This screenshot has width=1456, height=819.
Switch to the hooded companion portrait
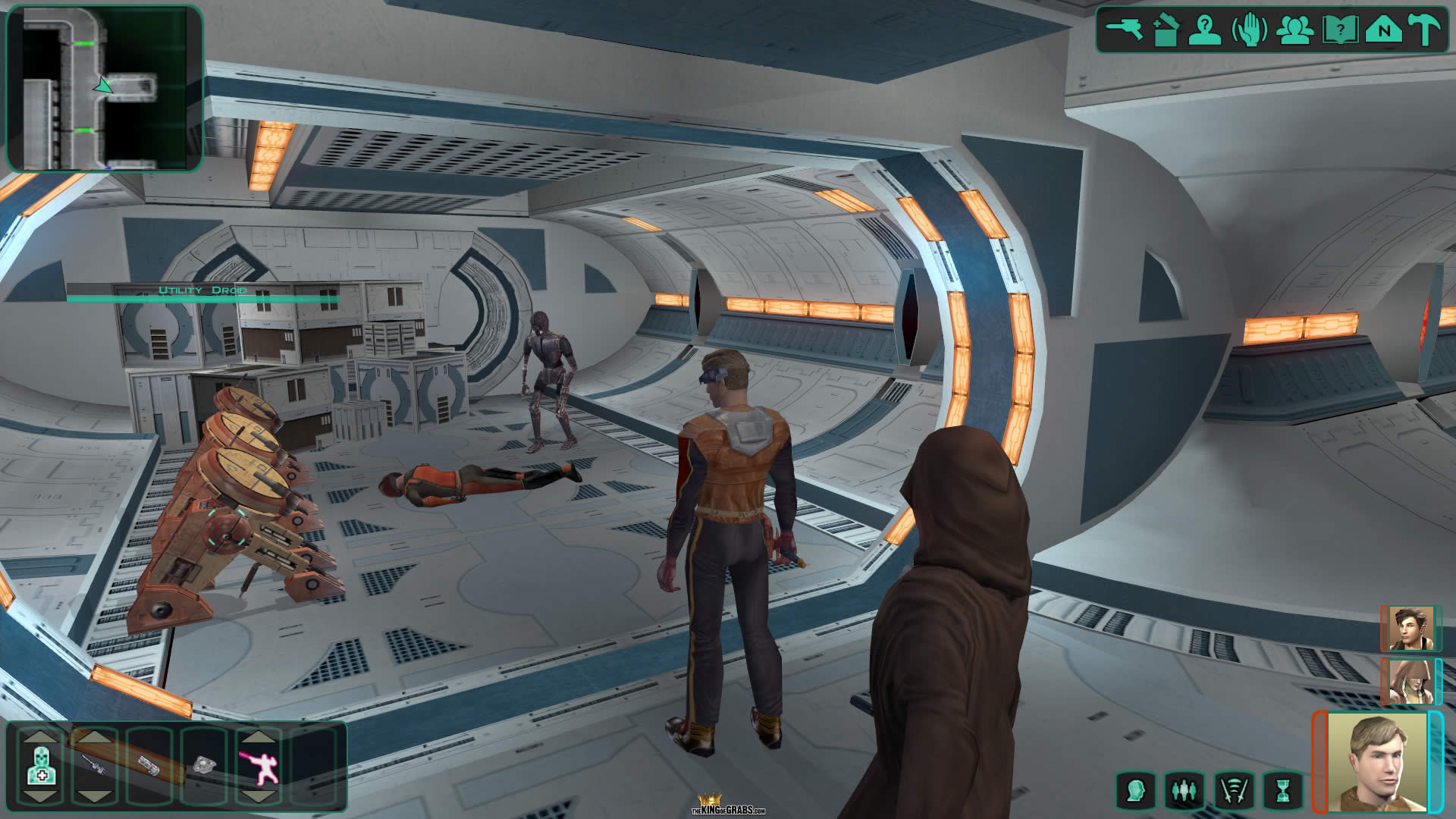[x=1409, y=681]
